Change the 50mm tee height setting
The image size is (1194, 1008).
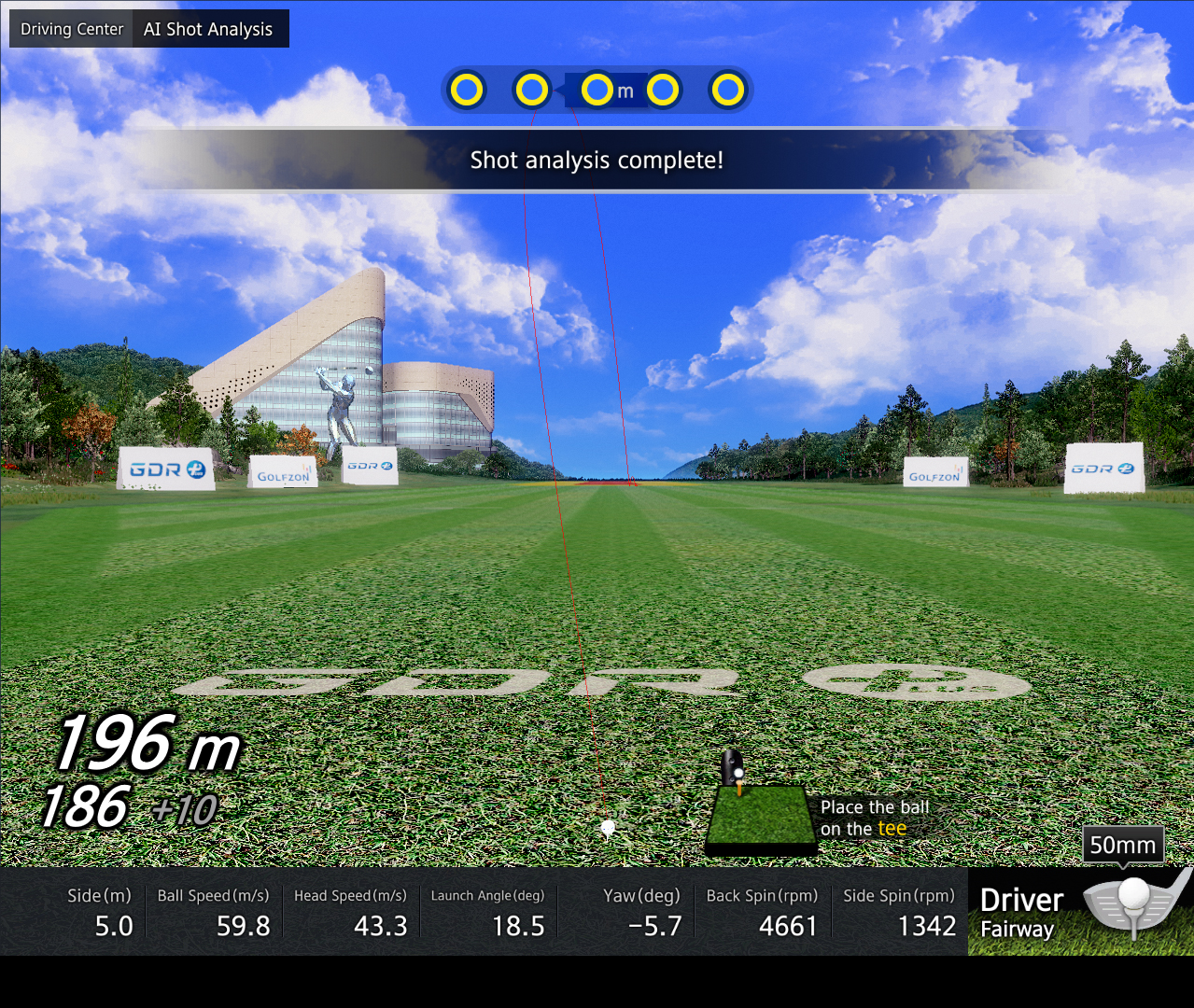point(1122,845)
